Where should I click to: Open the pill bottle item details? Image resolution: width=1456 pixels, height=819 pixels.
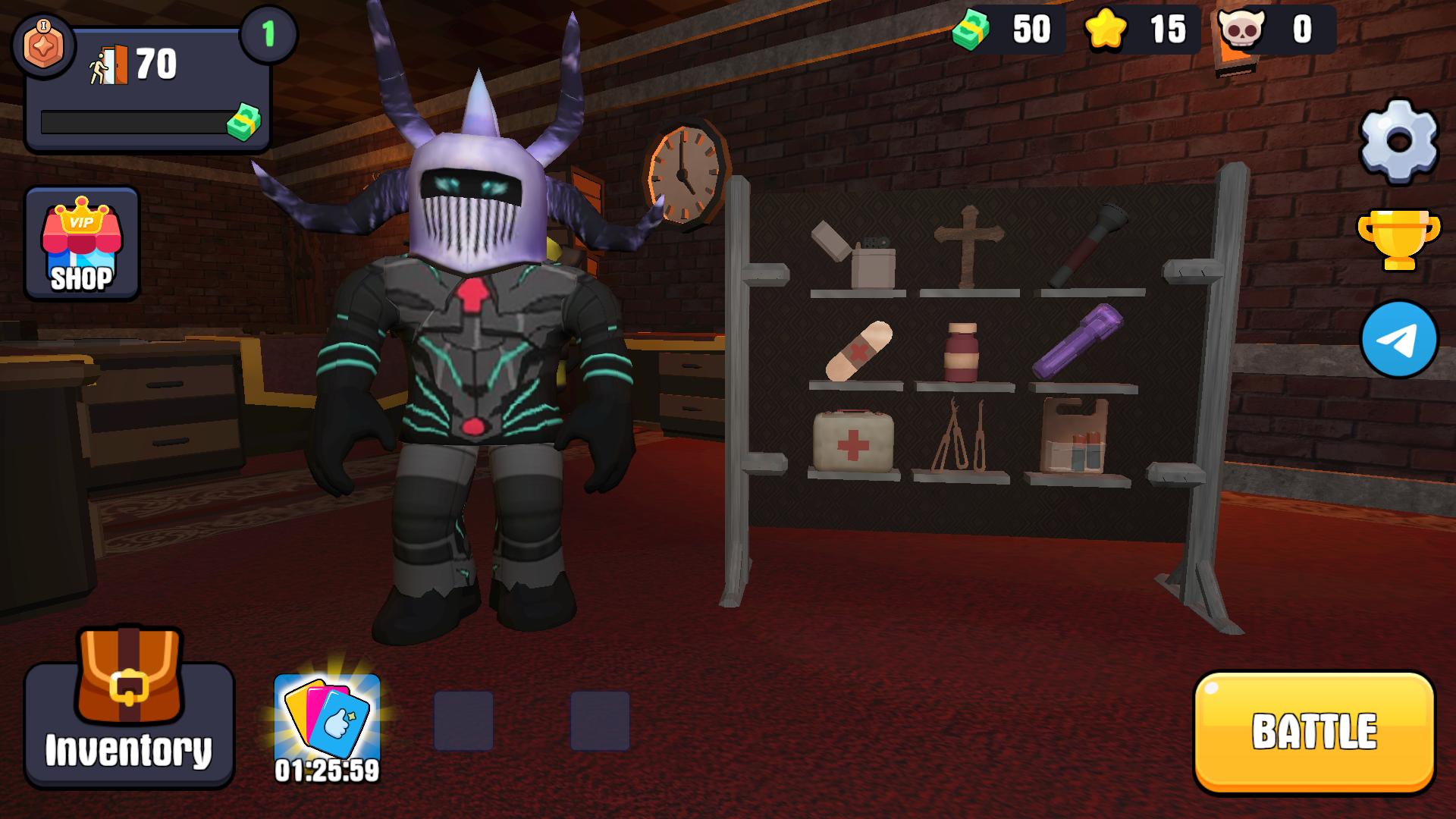(x=963, y=353)
